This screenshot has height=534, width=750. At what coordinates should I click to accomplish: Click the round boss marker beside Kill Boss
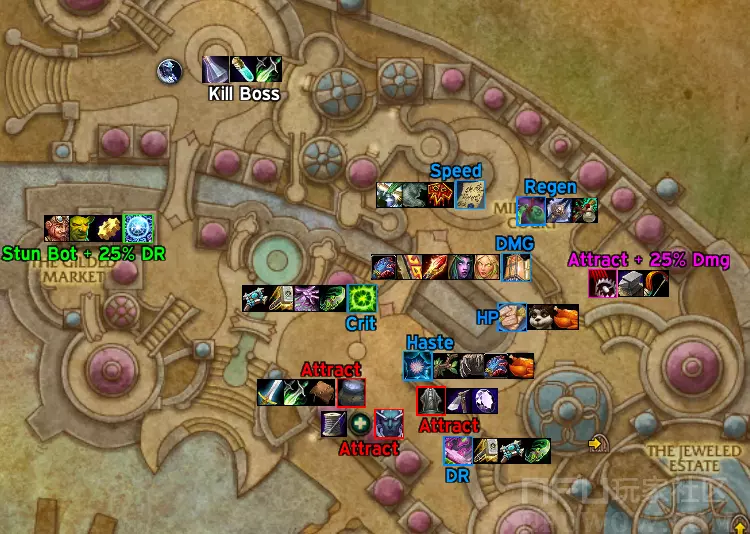[169, 71]
